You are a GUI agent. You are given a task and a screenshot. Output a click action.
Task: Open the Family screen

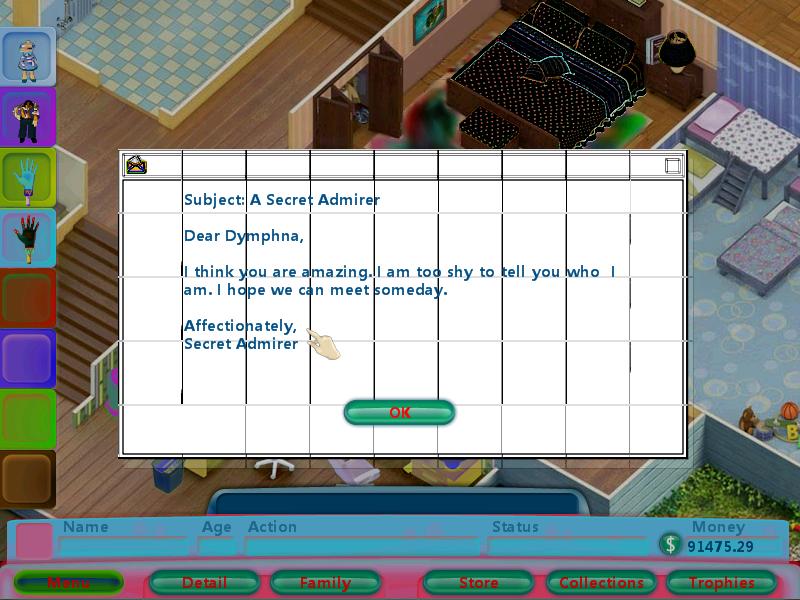pyautogui.click(x=325, y=582)
